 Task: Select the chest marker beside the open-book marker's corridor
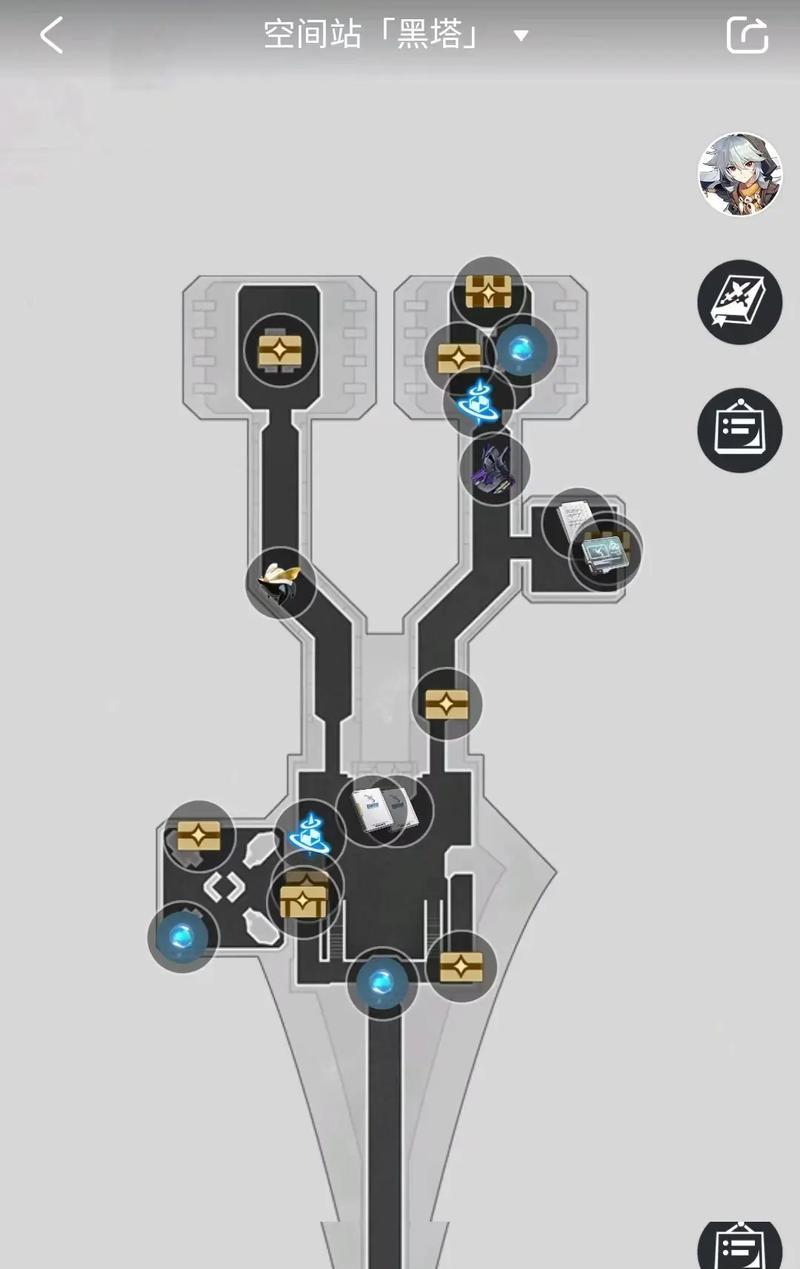click(446, 704)
